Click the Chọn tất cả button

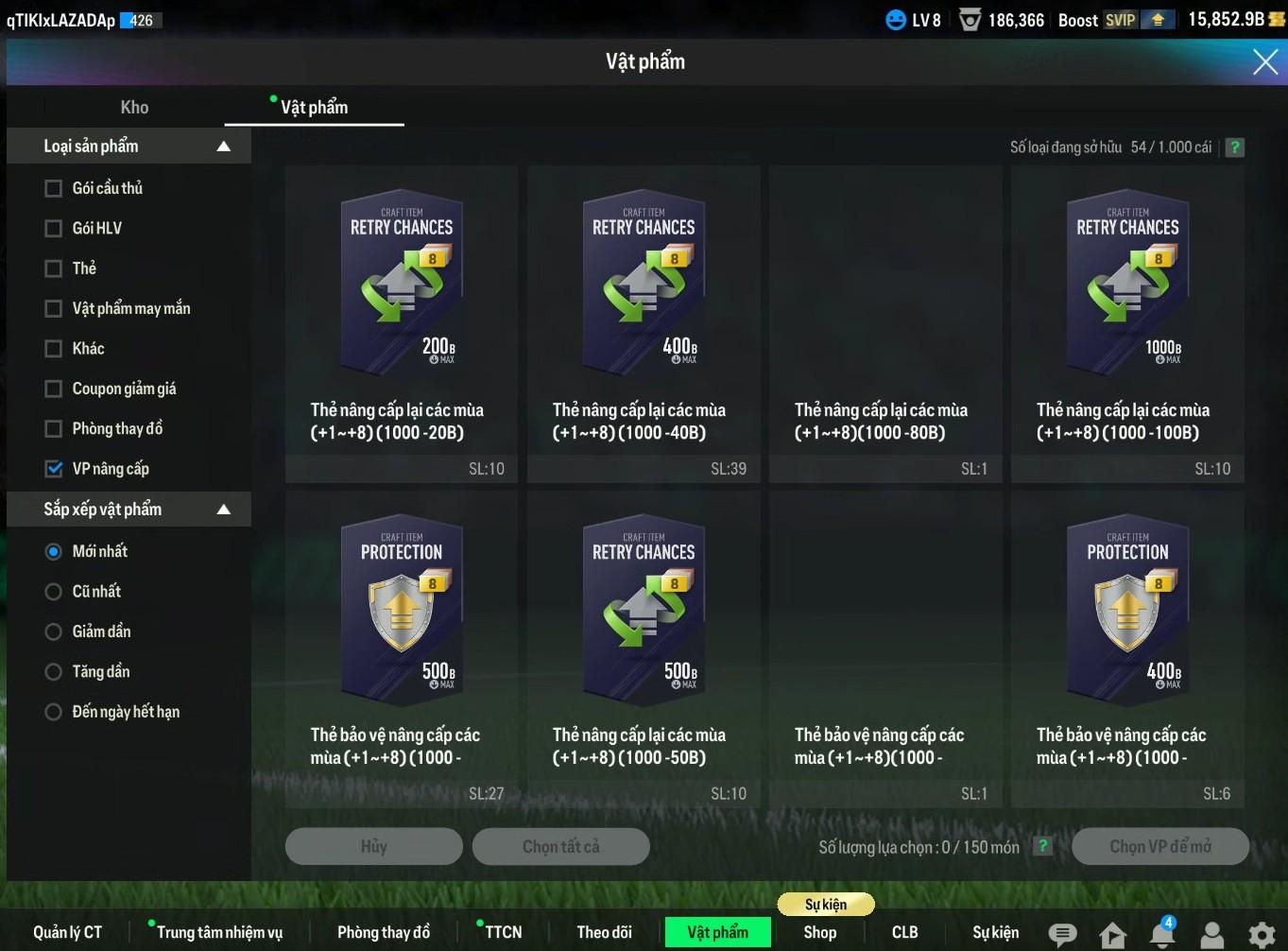560,847
